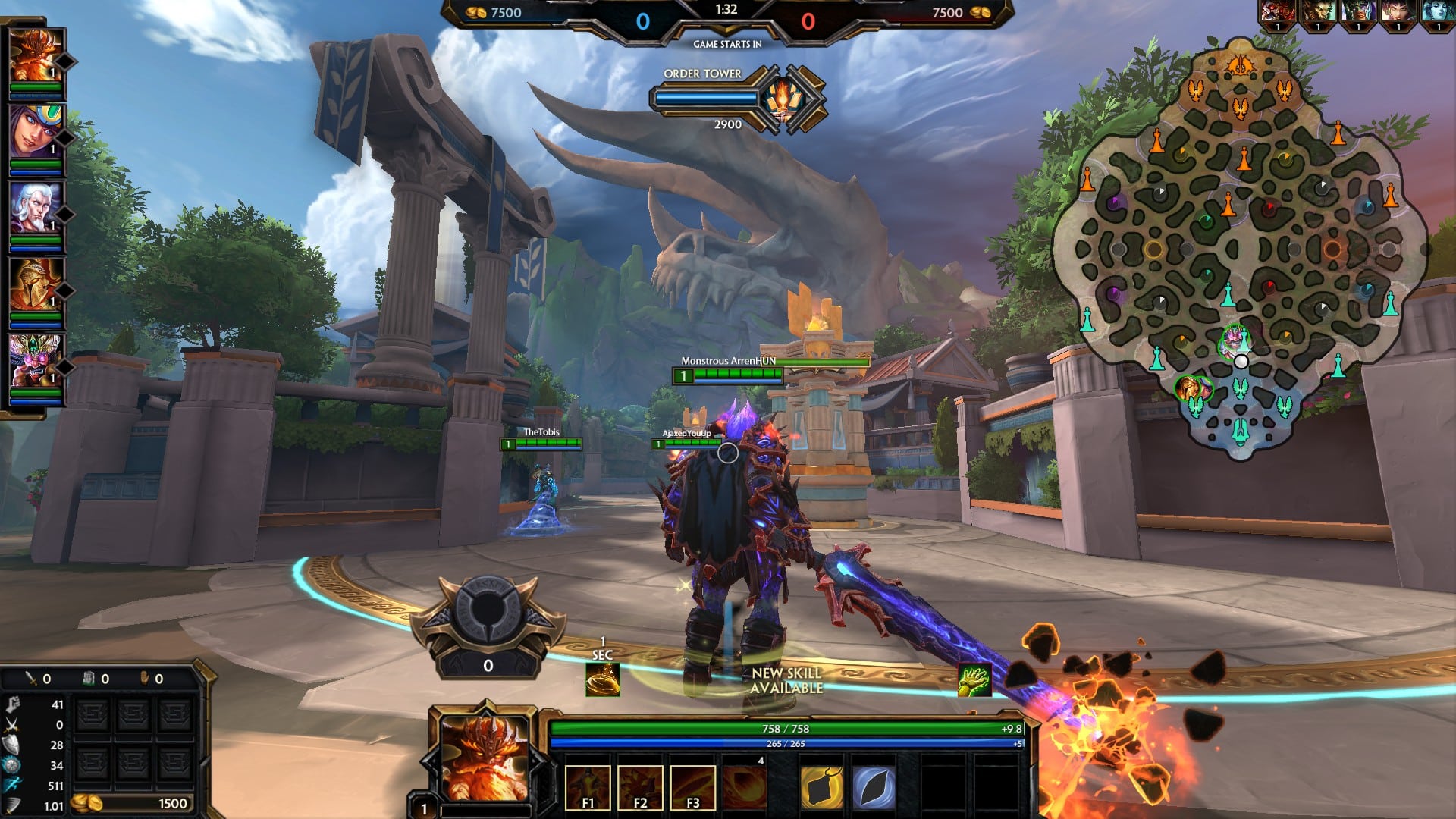Click the ultimate ability with 4 counter
The image size is (1456, 819).
point(744,789)
